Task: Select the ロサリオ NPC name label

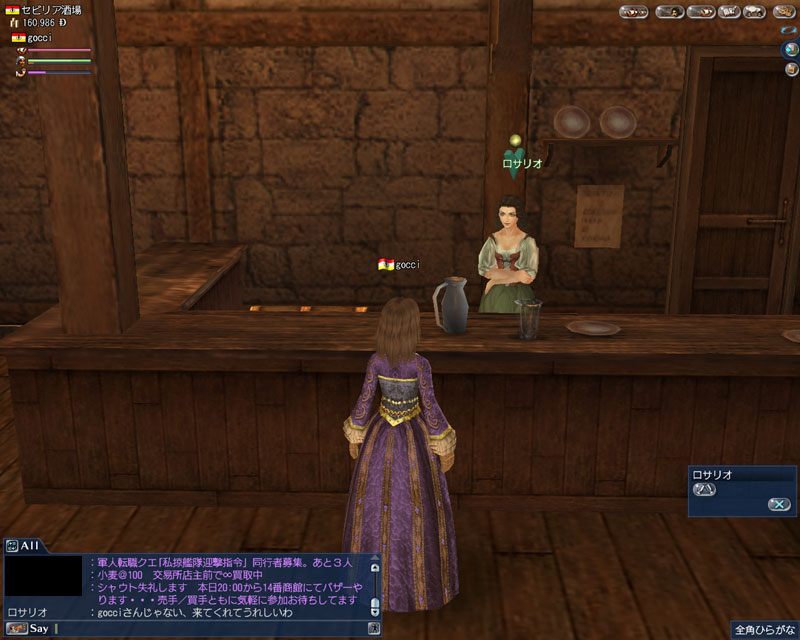Action: [x=521, y=163]
